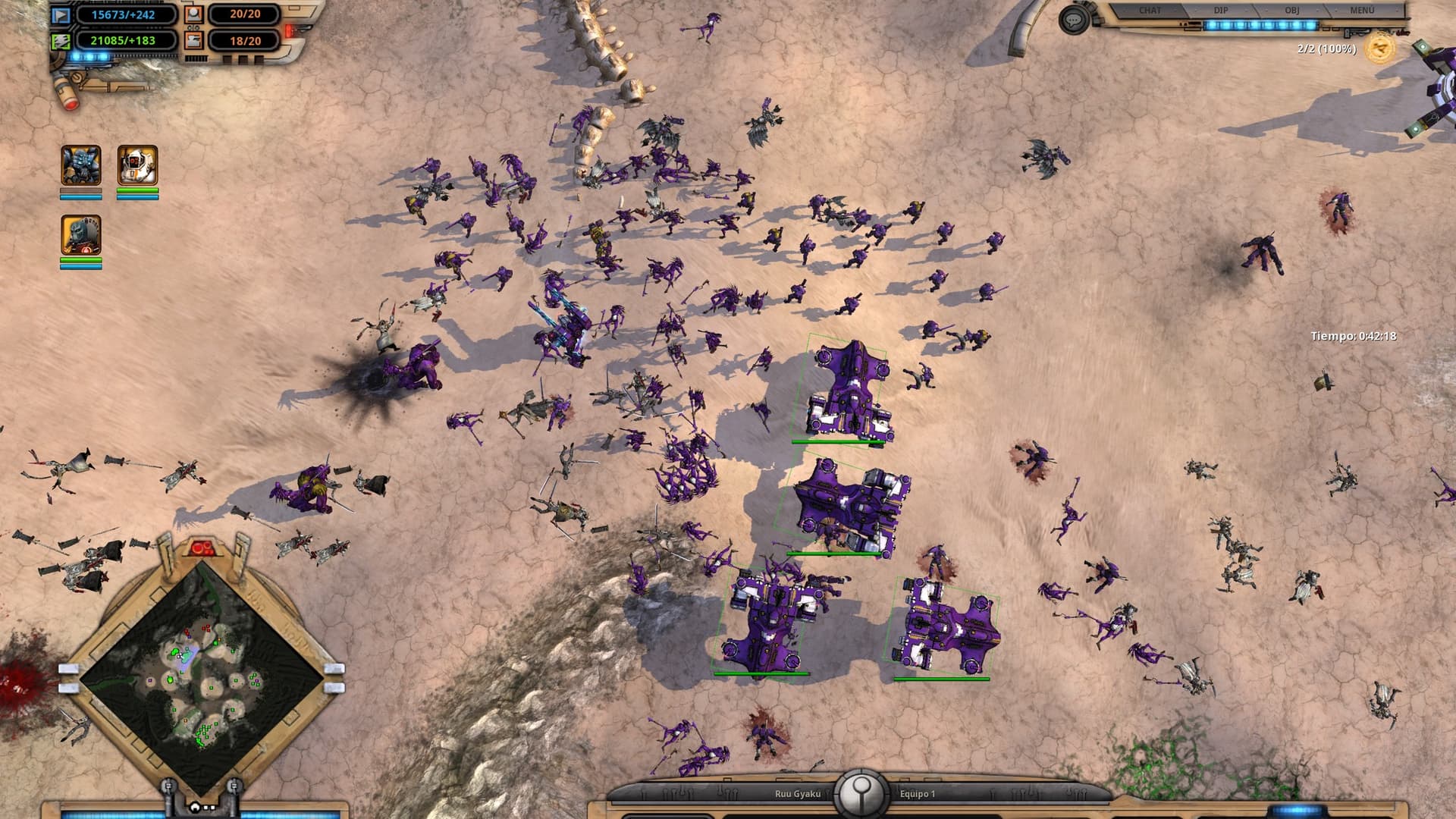This screenshot has width=1456, height=819.
Task: Open the MENÚ game menu
Action: 1361,11
